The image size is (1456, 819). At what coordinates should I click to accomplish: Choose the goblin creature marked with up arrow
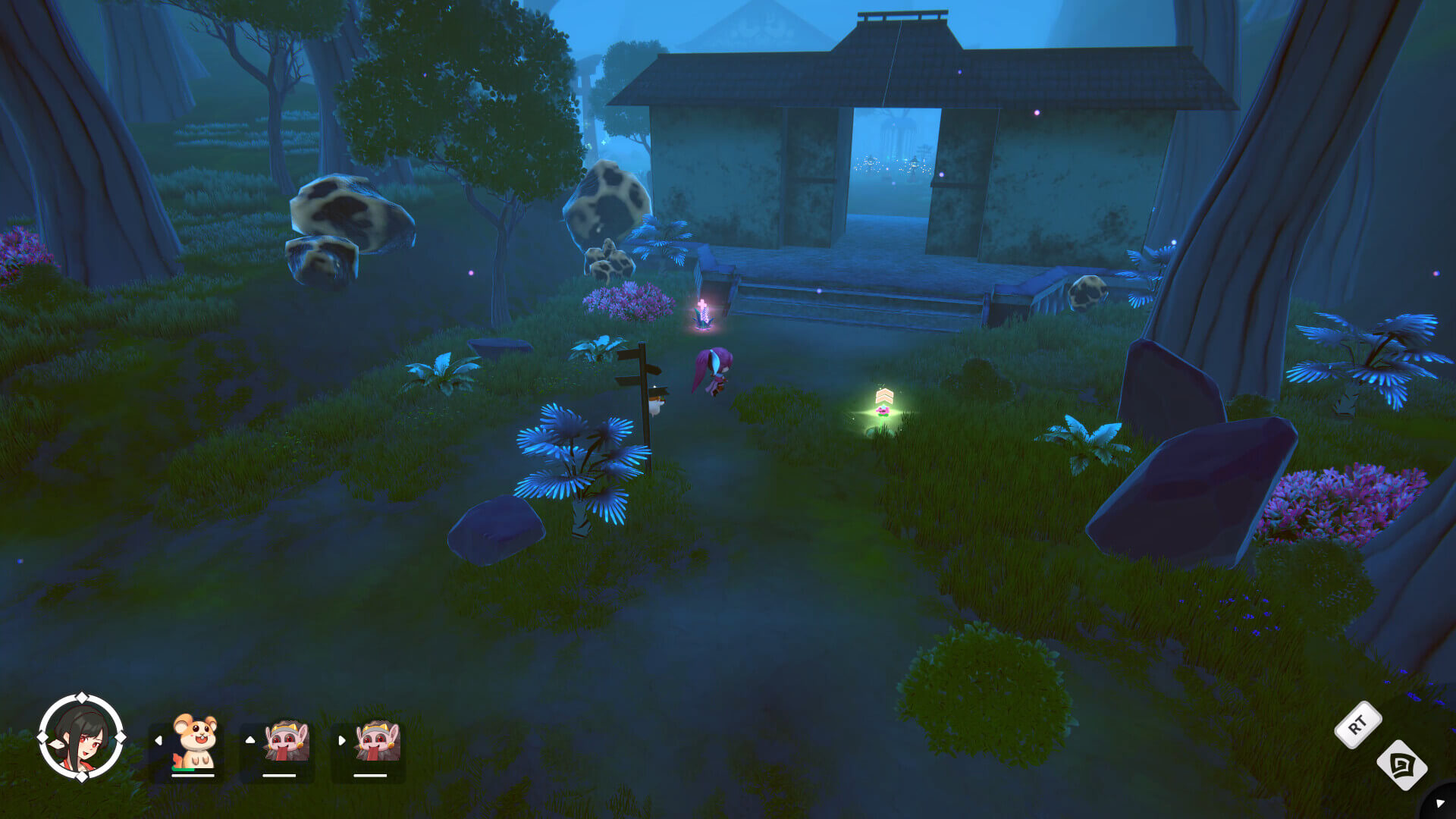pyautogui.click(x=285, y=742)
